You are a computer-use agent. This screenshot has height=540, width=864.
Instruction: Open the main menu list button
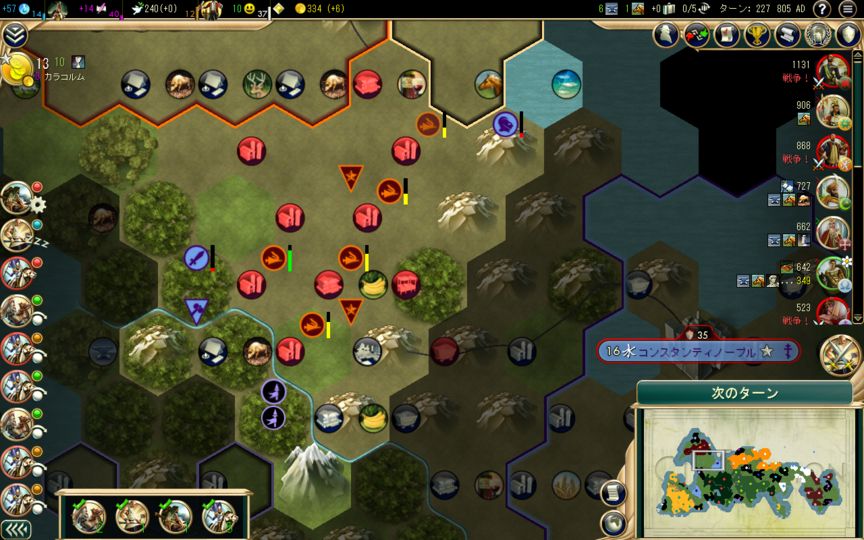pyautogui.click(x=847, y=9)
